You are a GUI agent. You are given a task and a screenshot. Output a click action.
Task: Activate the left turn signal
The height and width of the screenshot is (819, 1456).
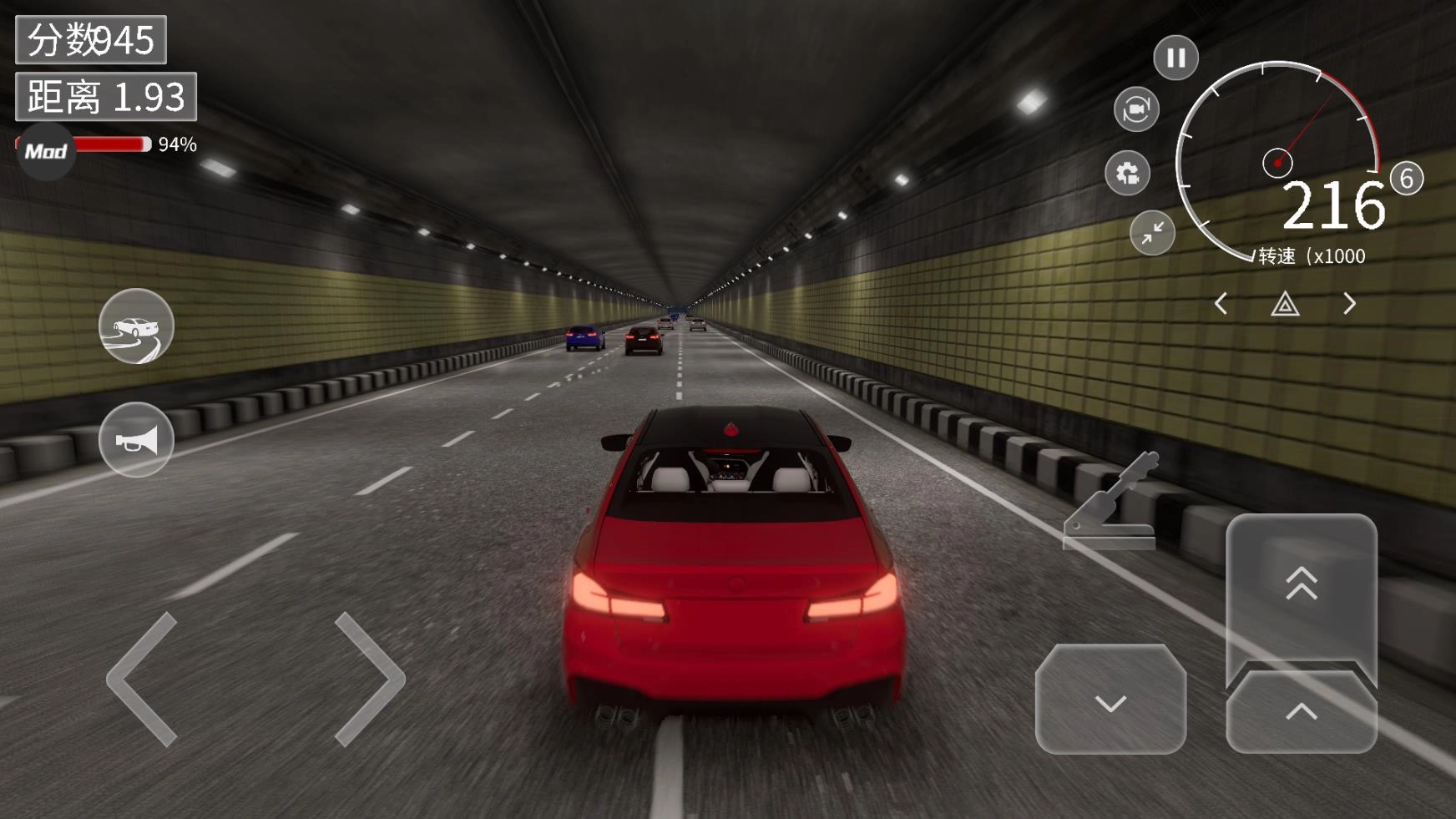coord(1221,304)
